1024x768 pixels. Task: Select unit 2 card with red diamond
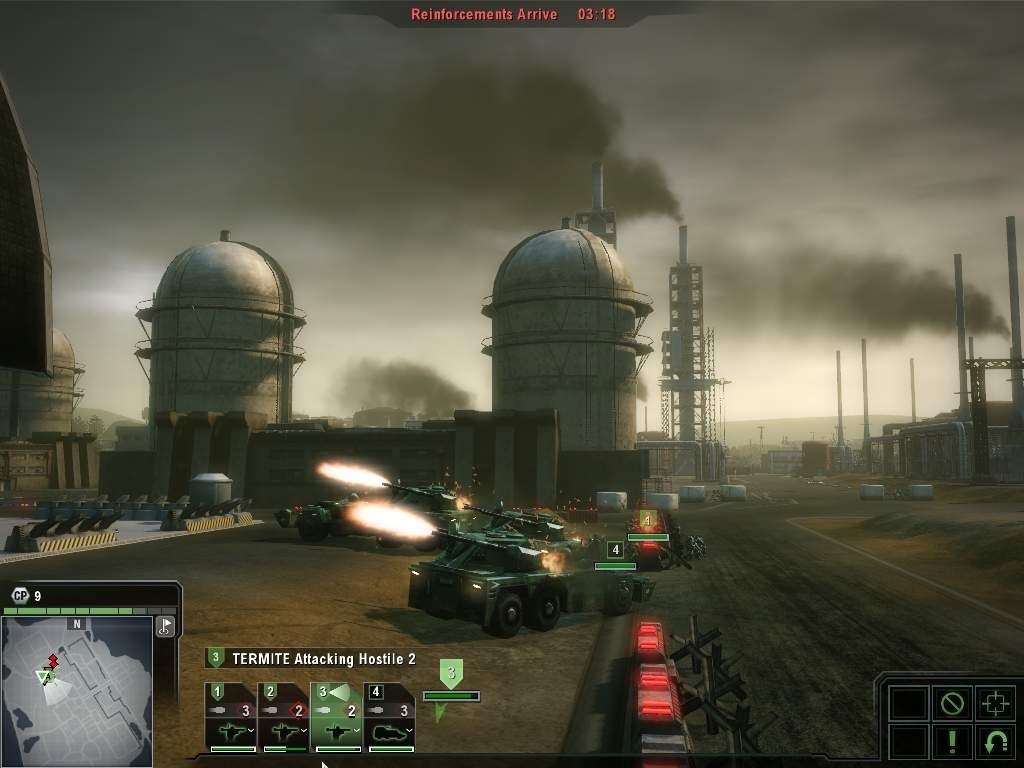click(x=283, y=717)
